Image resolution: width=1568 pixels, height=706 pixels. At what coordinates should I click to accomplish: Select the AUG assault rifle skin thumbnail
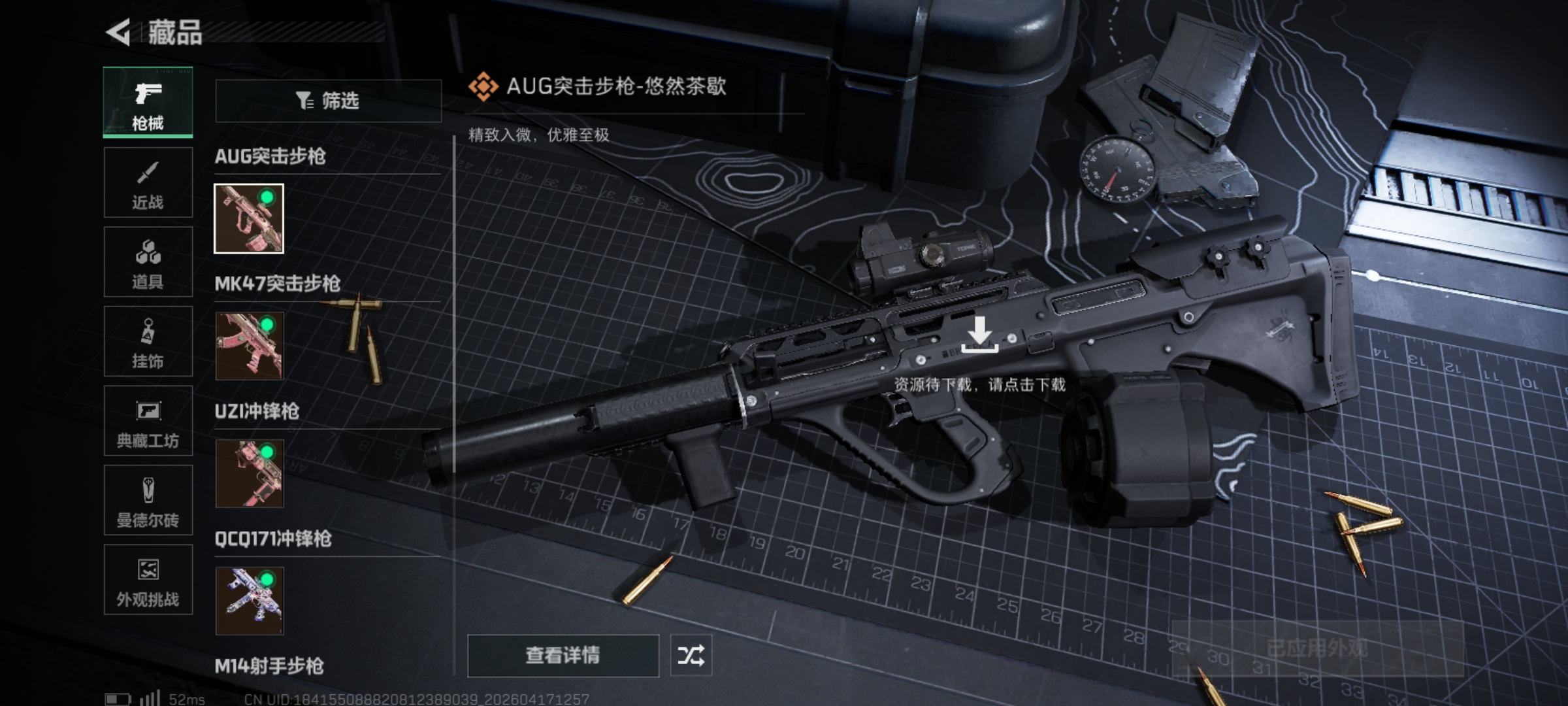tap(249, 218)
